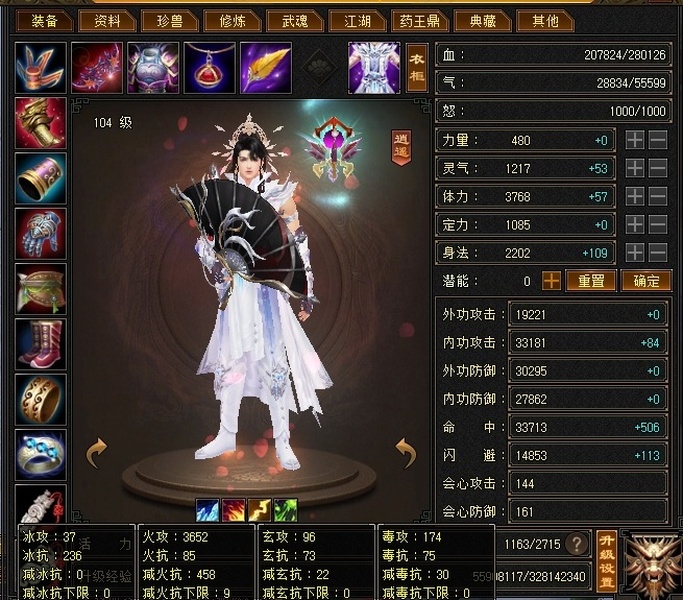Viewport: 683px width, 600px height.
Task: Click the 重置 reset button
Action: point(590,281)
